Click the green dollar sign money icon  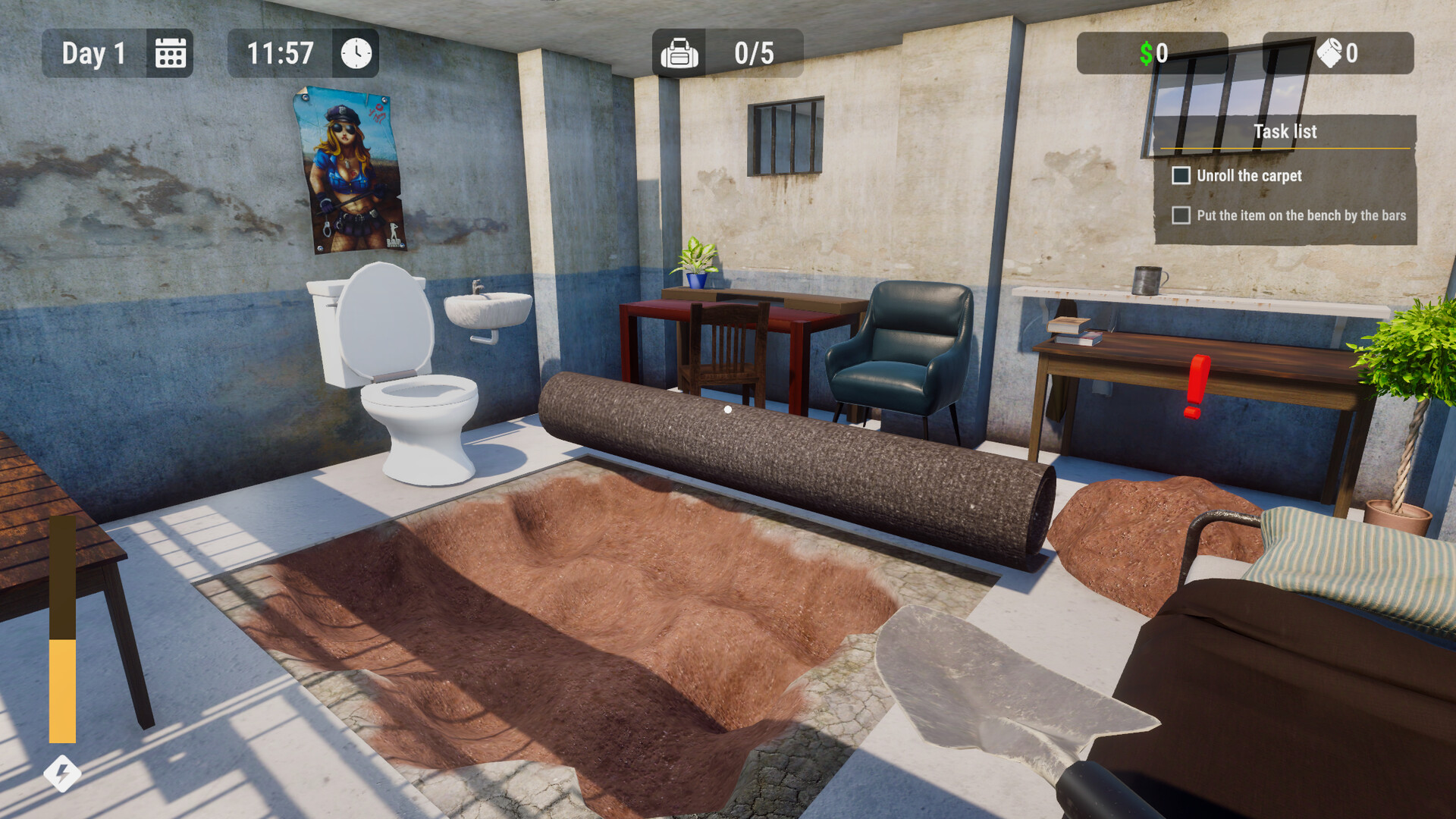coord(1147,53)
